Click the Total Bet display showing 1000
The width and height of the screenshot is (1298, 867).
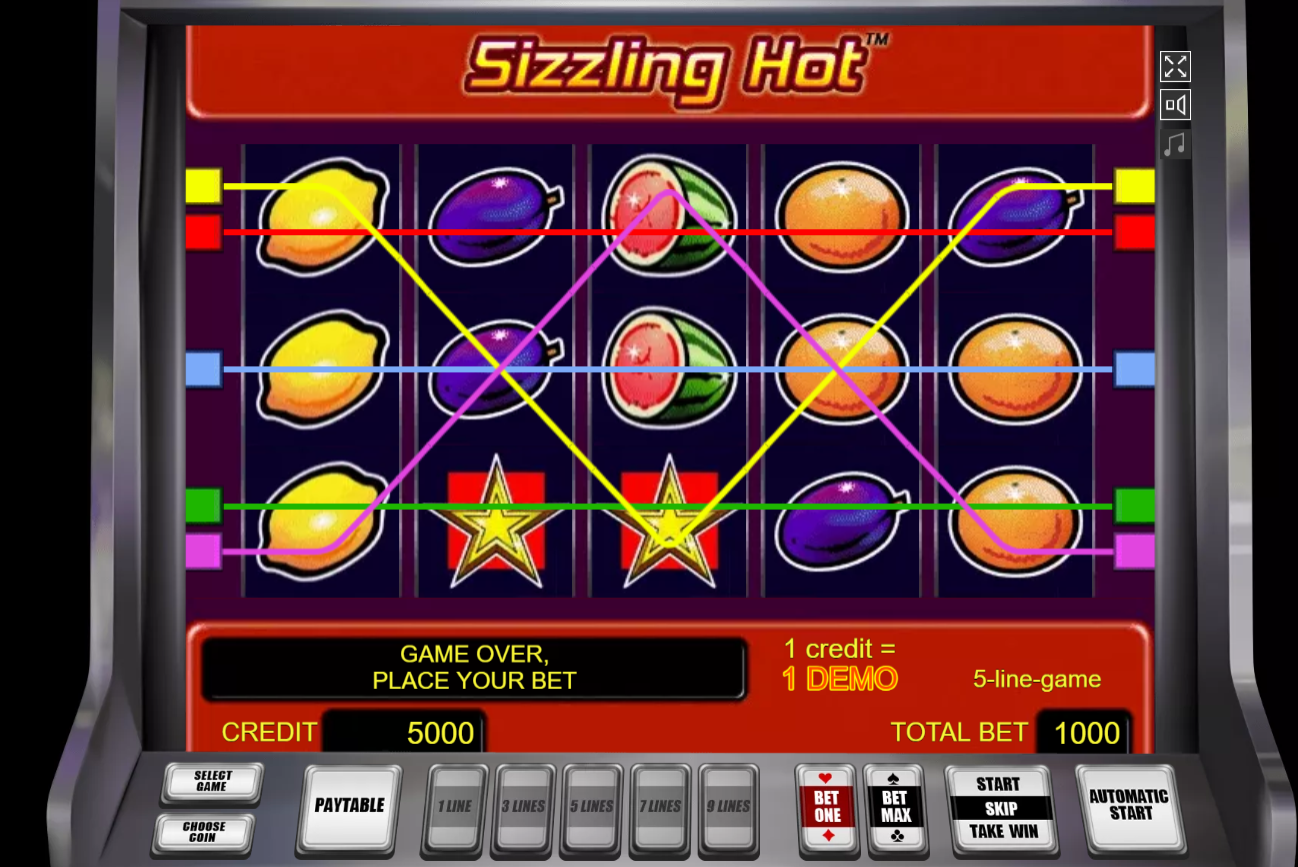click(1084, 732)
